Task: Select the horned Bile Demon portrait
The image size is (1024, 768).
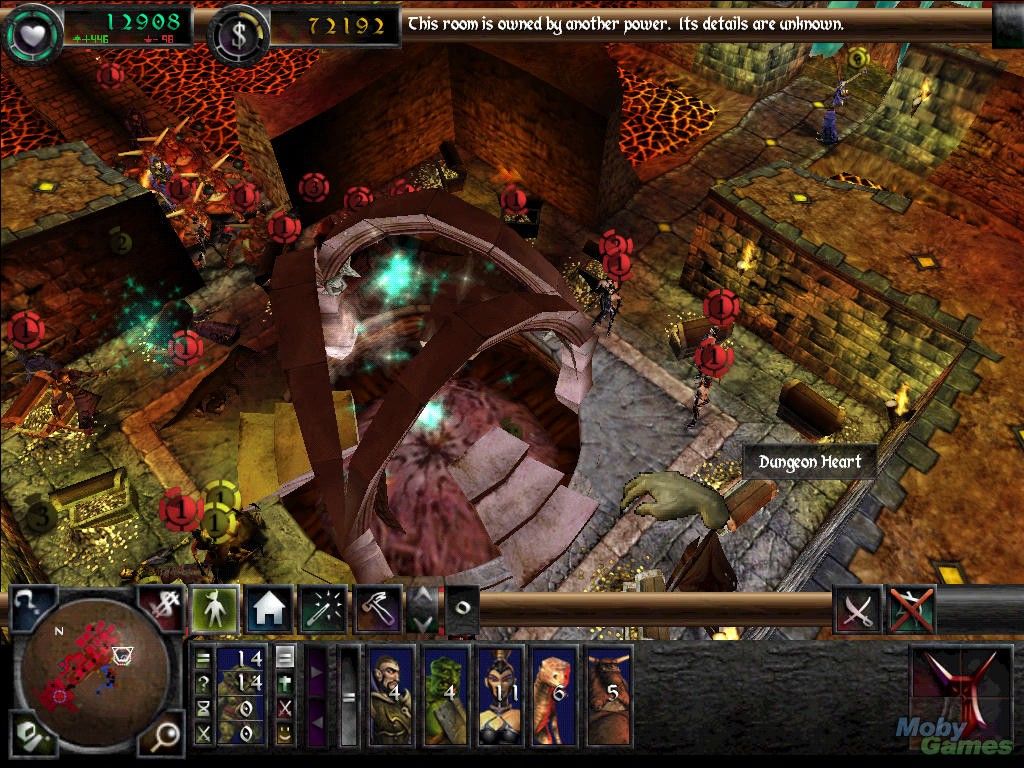Action: (608, 696)
